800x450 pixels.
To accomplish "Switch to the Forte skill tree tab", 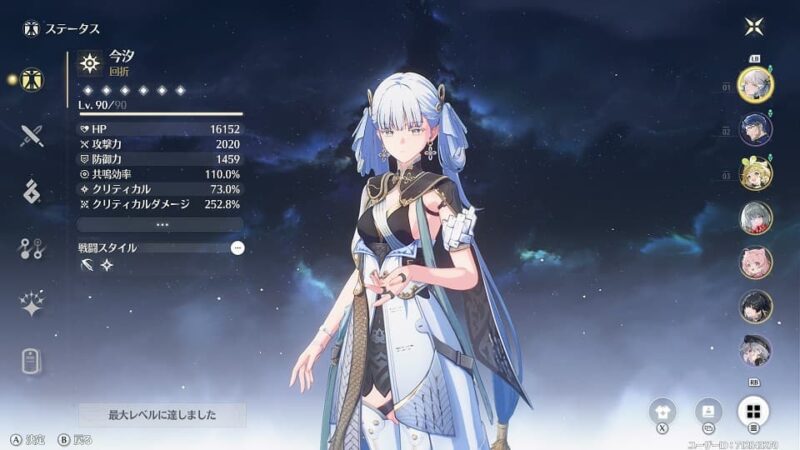I will pos(32,249).
